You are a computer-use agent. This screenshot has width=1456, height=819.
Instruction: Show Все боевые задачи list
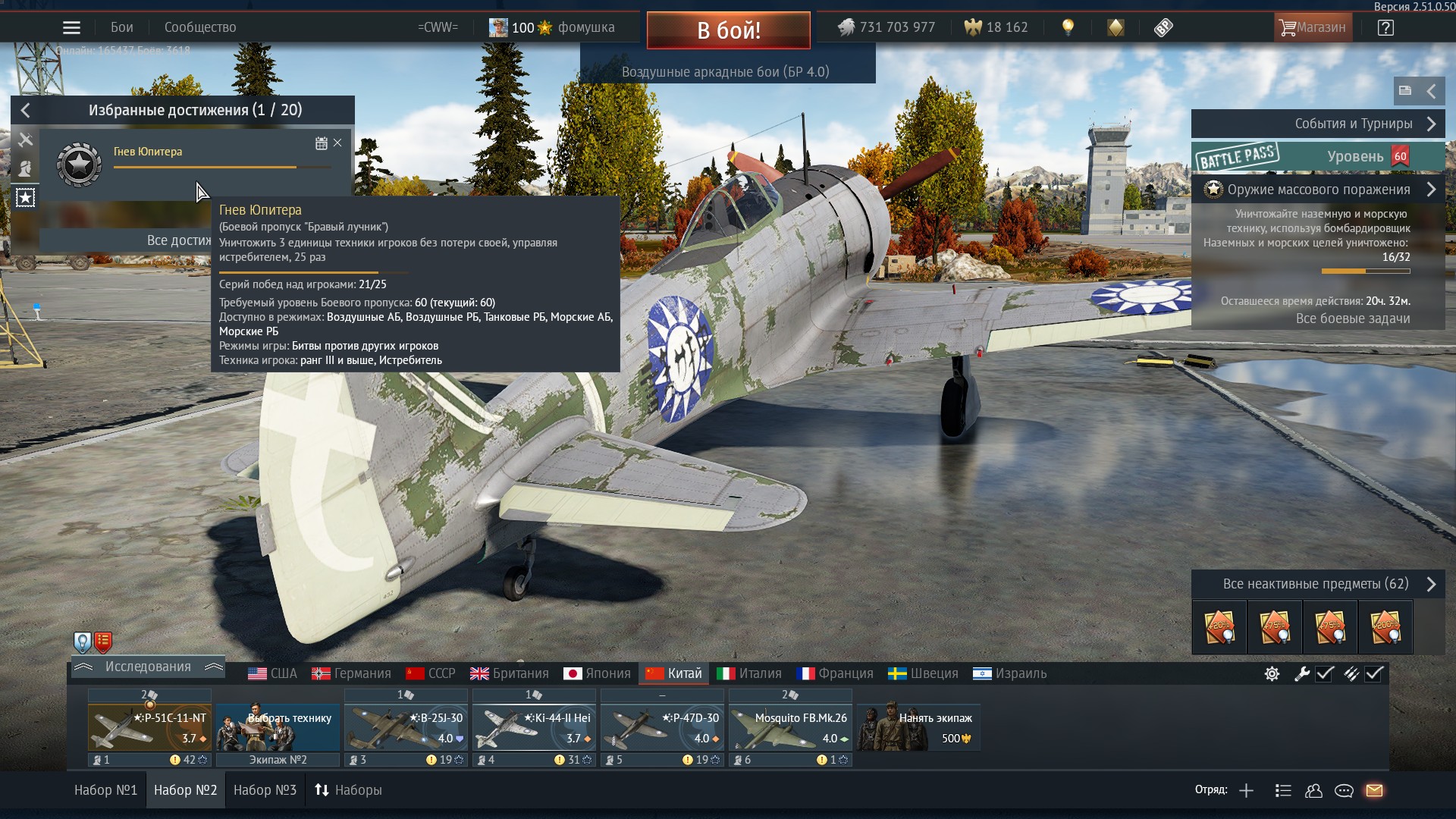[x=1352, y=318]
